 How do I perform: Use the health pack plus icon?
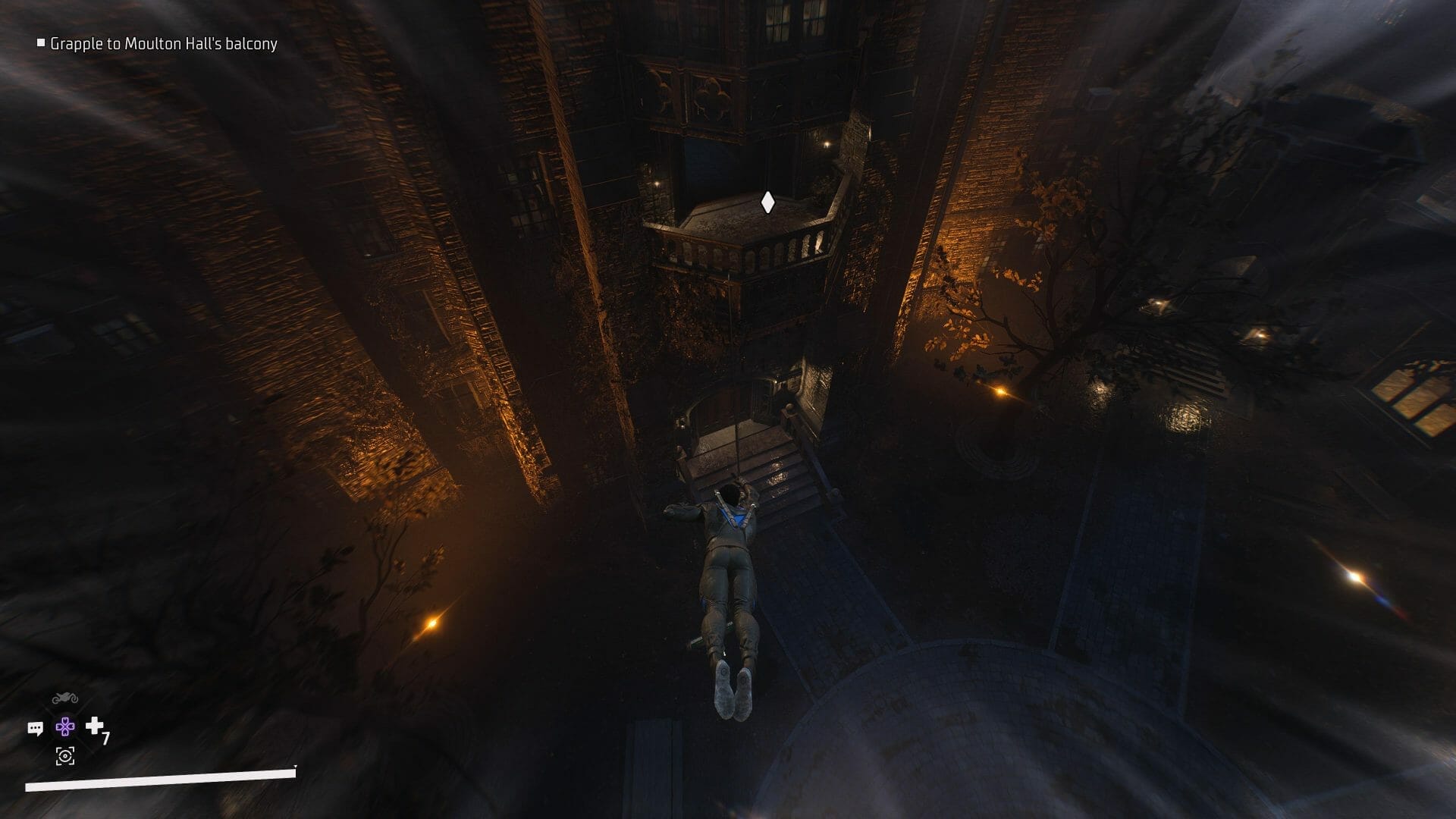(x=95, y=726)
